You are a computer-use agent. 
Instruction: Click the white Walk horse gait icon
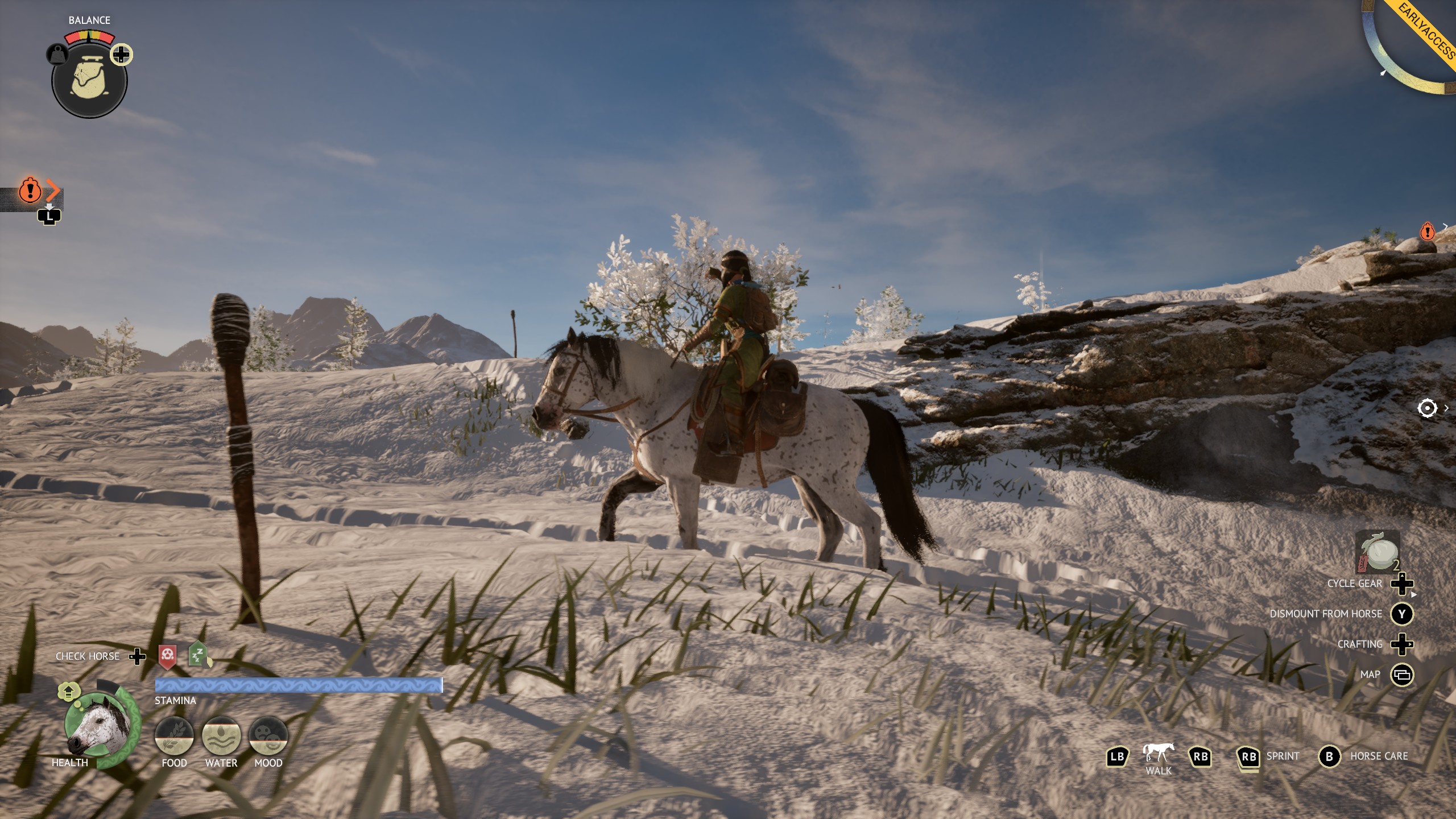pos(1157,751)
